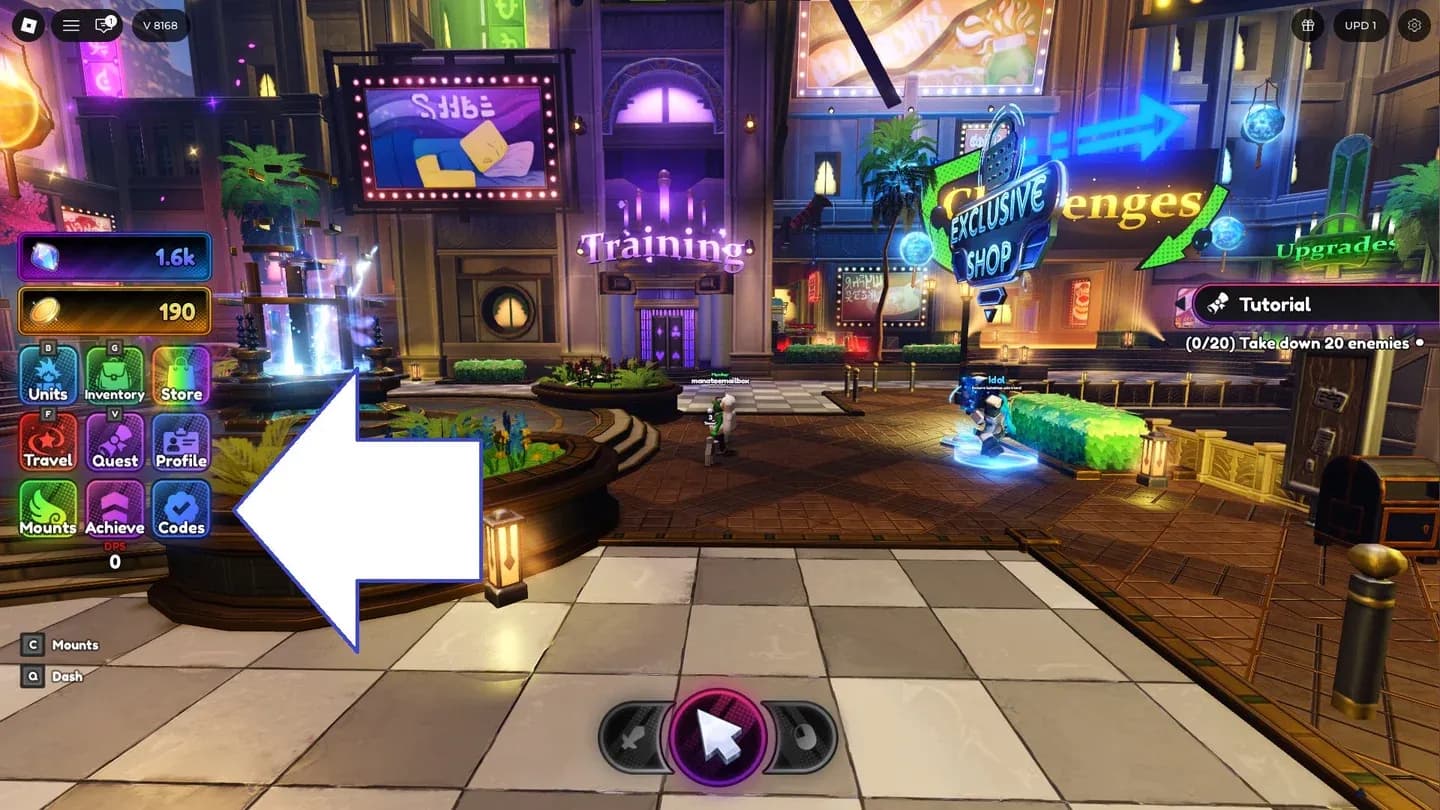1440x810 pixels.
Task: Open the Units menu
Action: click(x=47, y=375)
